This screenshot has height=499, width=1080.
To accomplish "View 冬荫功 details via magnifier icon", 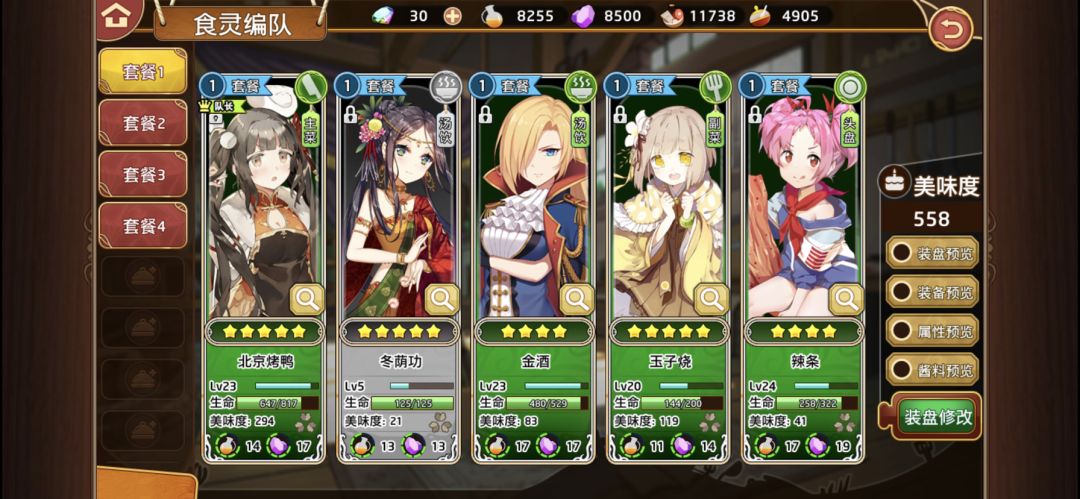I will pos(441,298).
